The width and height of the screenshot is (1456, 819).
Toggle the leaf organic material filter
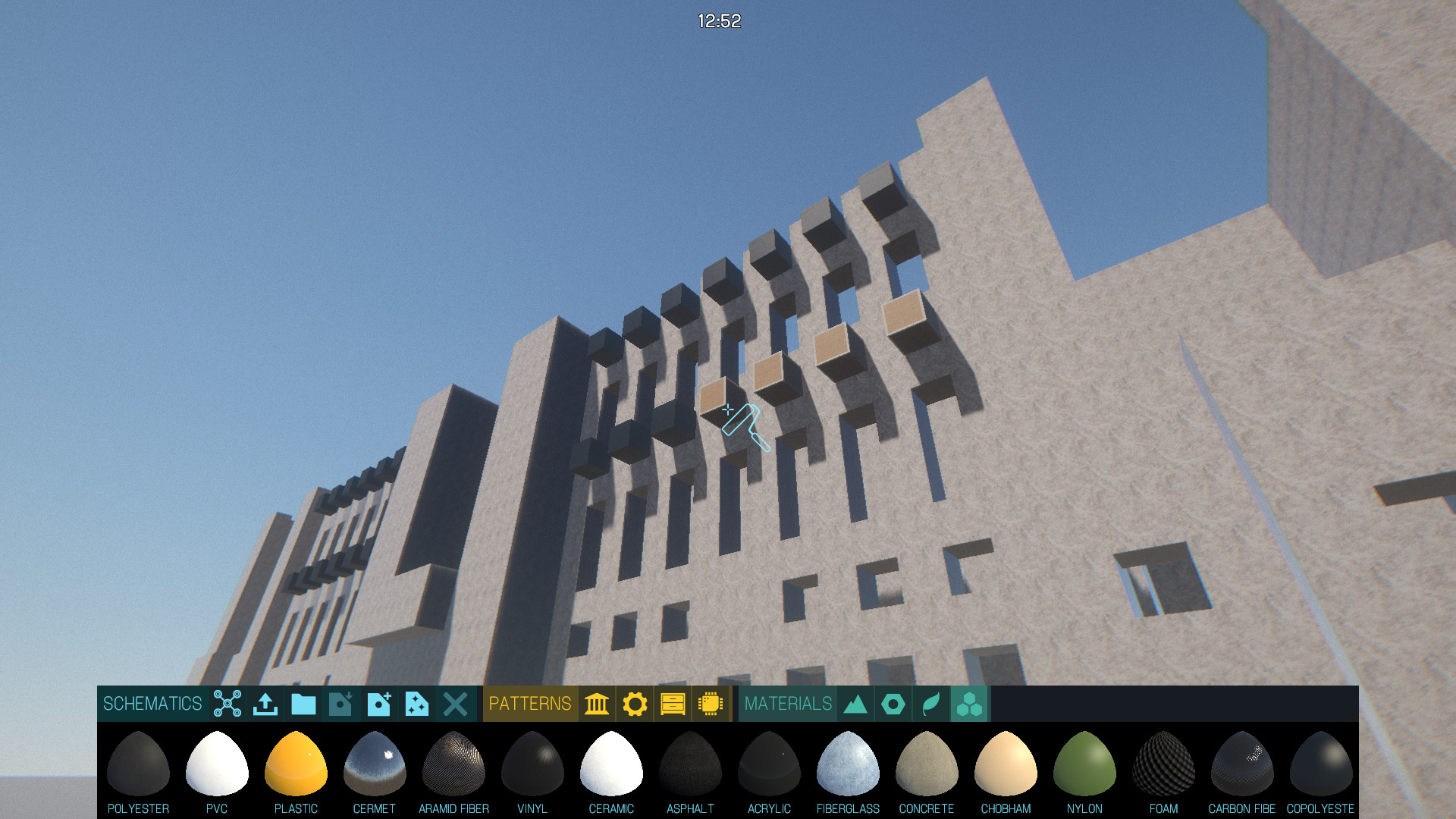pos(932,704)
